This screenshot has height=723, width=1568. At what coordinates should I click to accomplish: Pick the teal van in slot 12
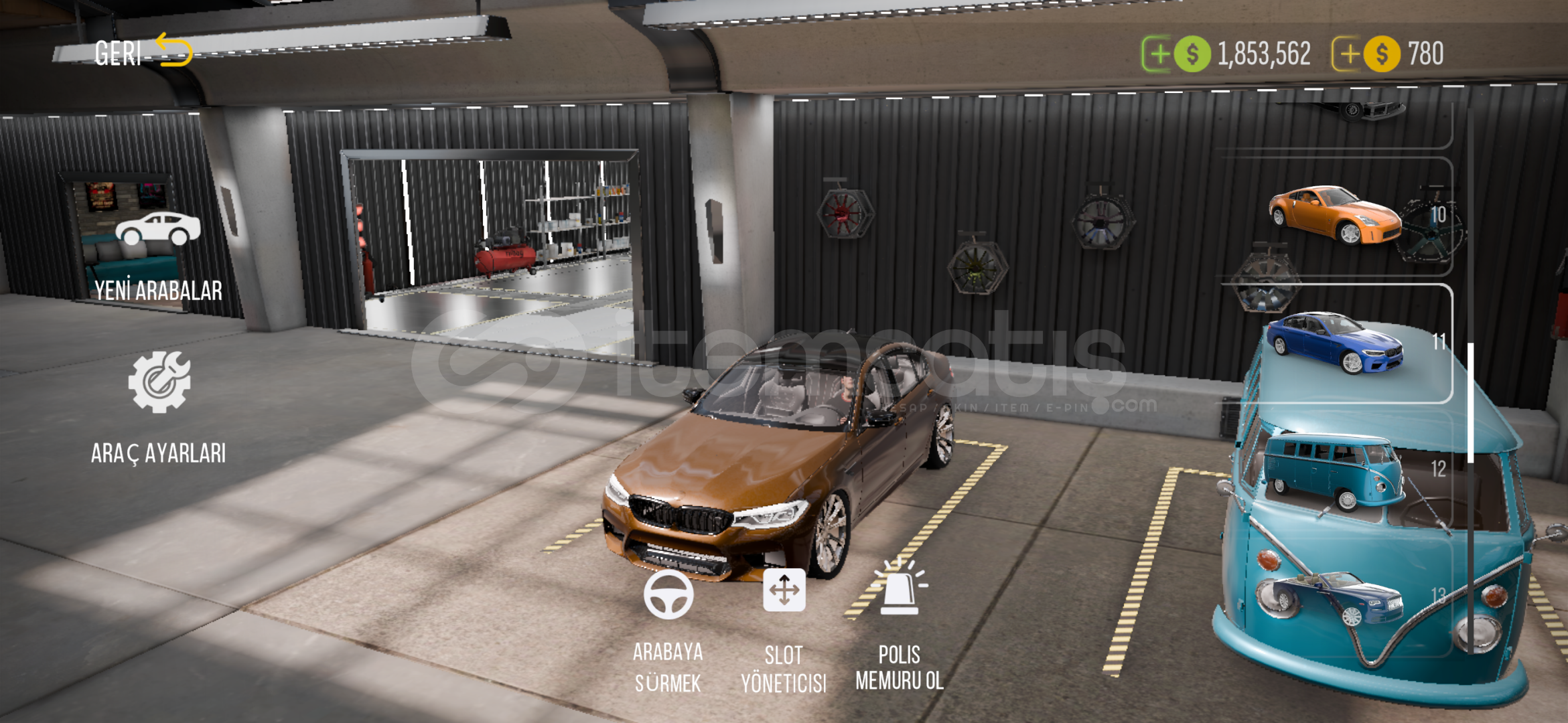[1336, 470]
